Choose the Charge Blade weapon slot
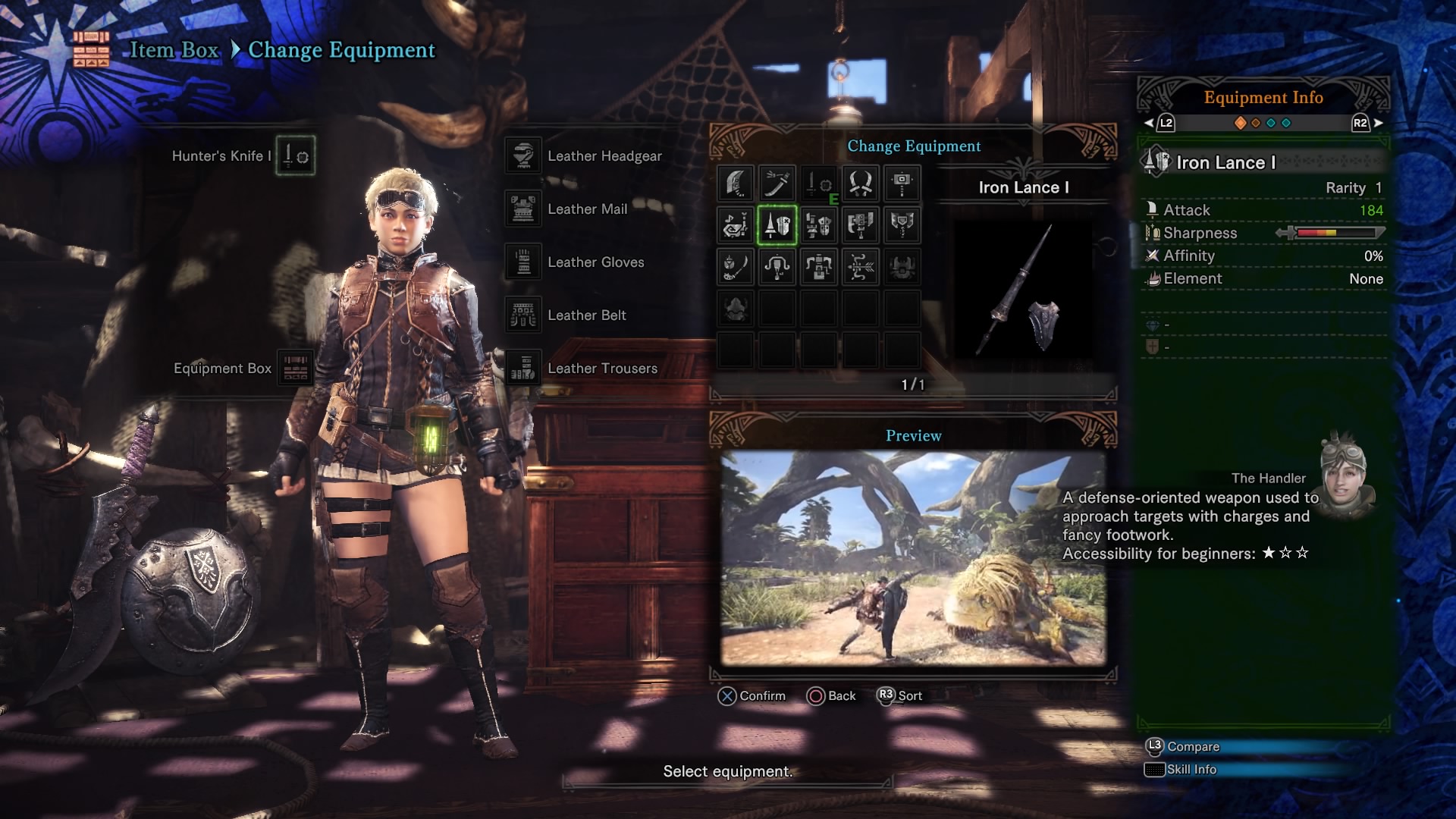The height and width of the screenshot is (819, 1456). click(902, 225)
